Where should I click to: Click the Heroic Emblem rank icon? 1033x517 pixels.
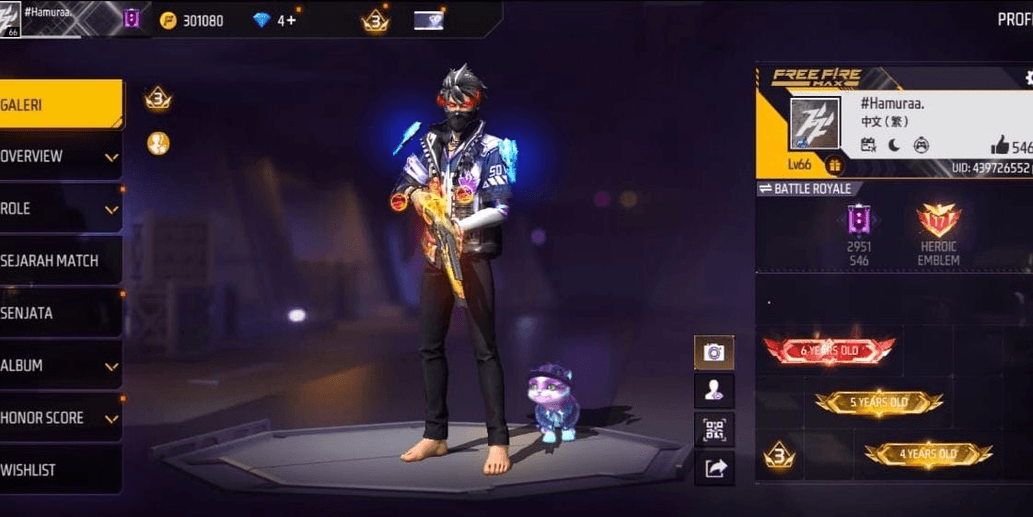point(938,220)
